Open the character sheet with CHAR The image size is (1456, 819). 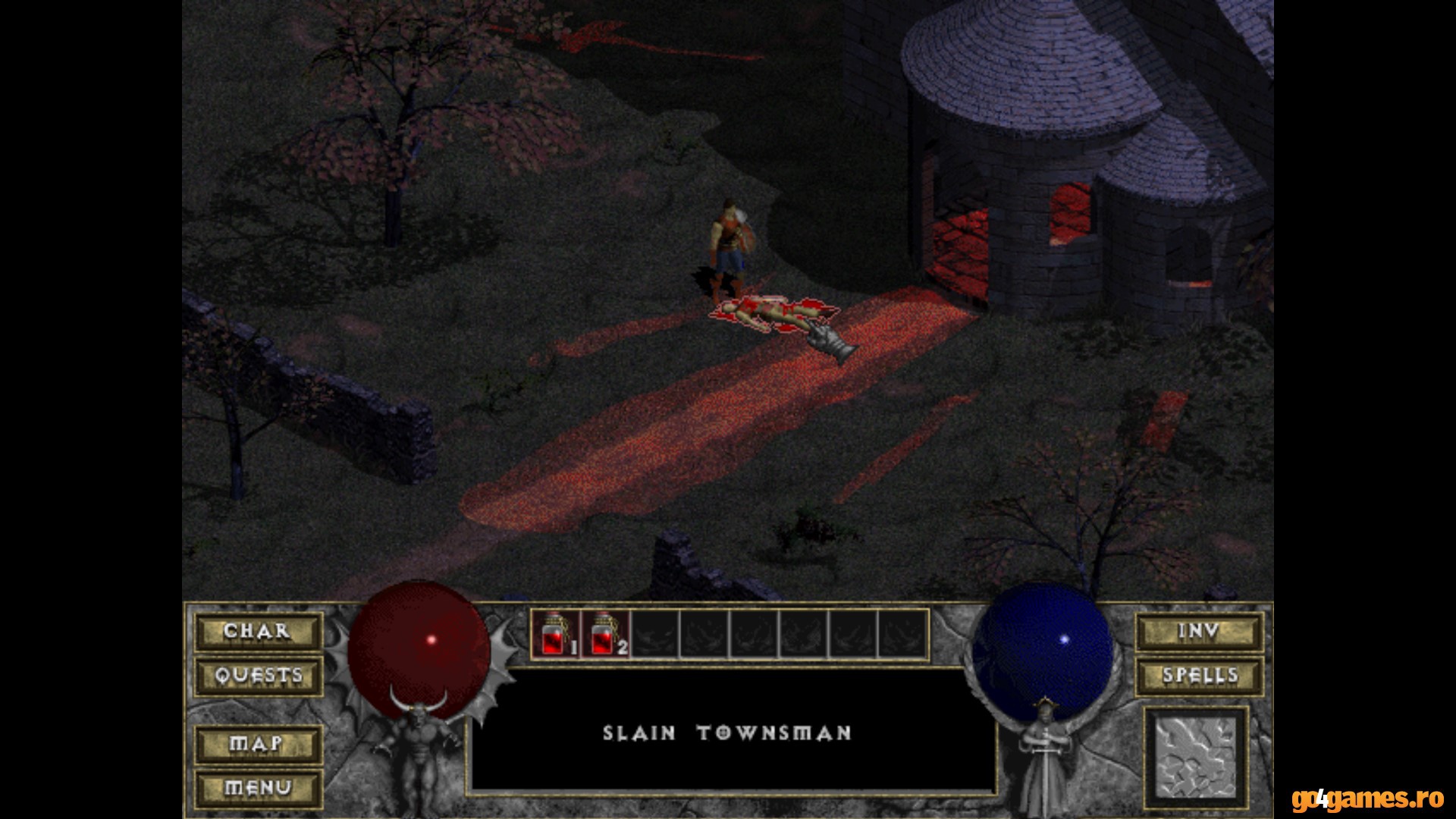(x=258, y=632)
